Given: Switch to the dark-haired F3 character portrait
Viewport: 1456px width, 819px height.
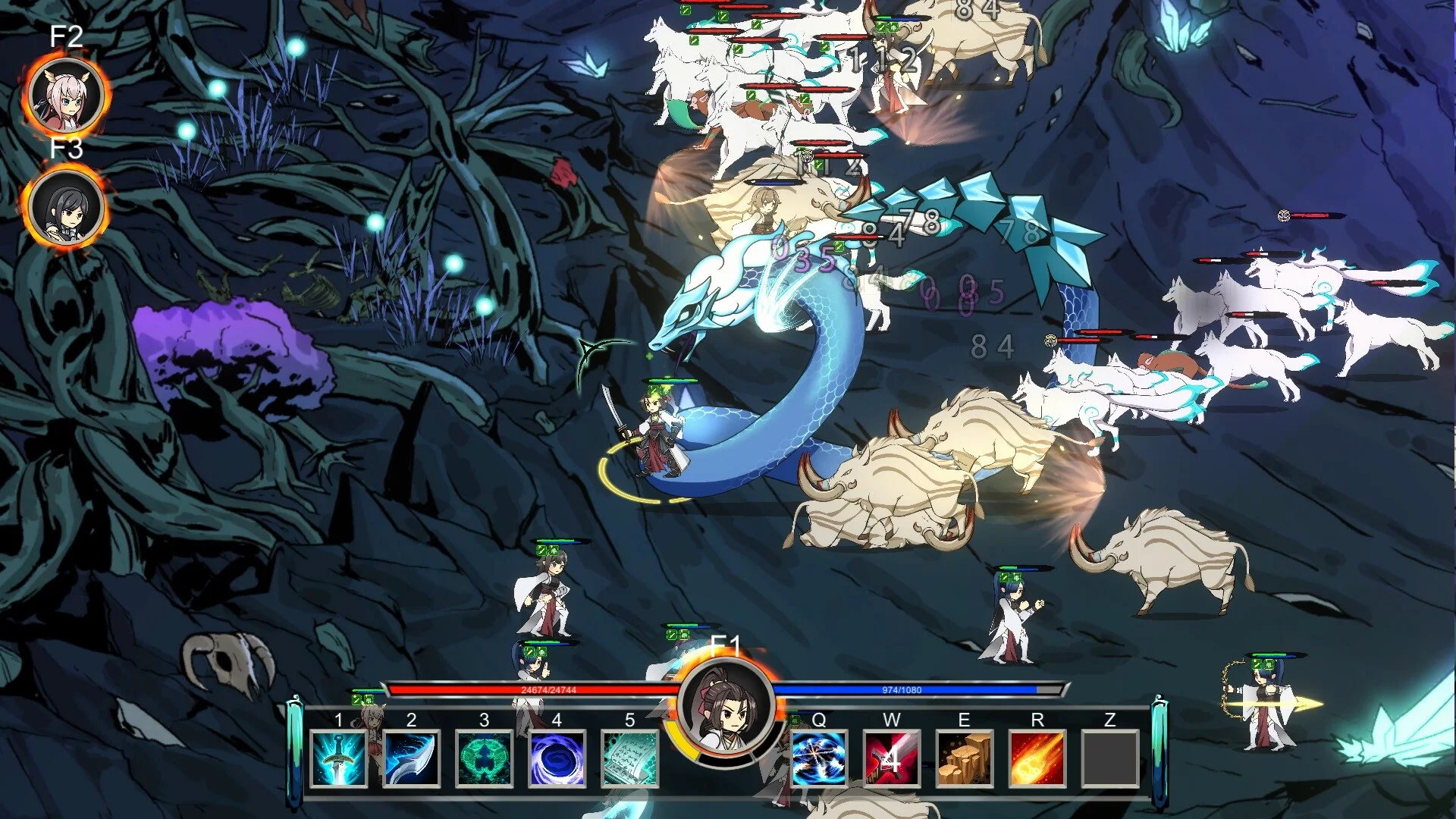Looking at the screenshot, I should pyautogui.click(x=67, y=207).
